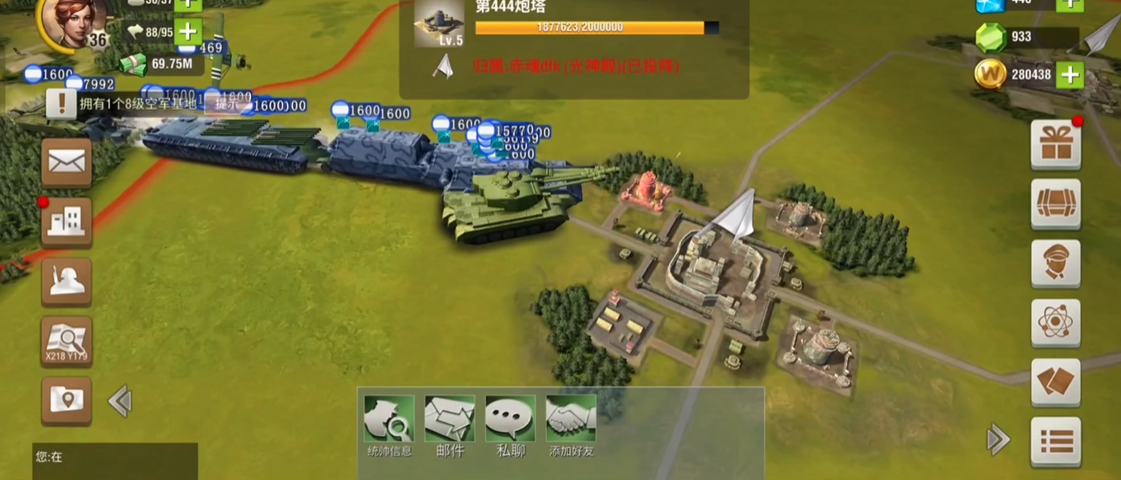Open the map bookmark folder button
This screenshot has height=480, width=1121.
pos(66,400)
